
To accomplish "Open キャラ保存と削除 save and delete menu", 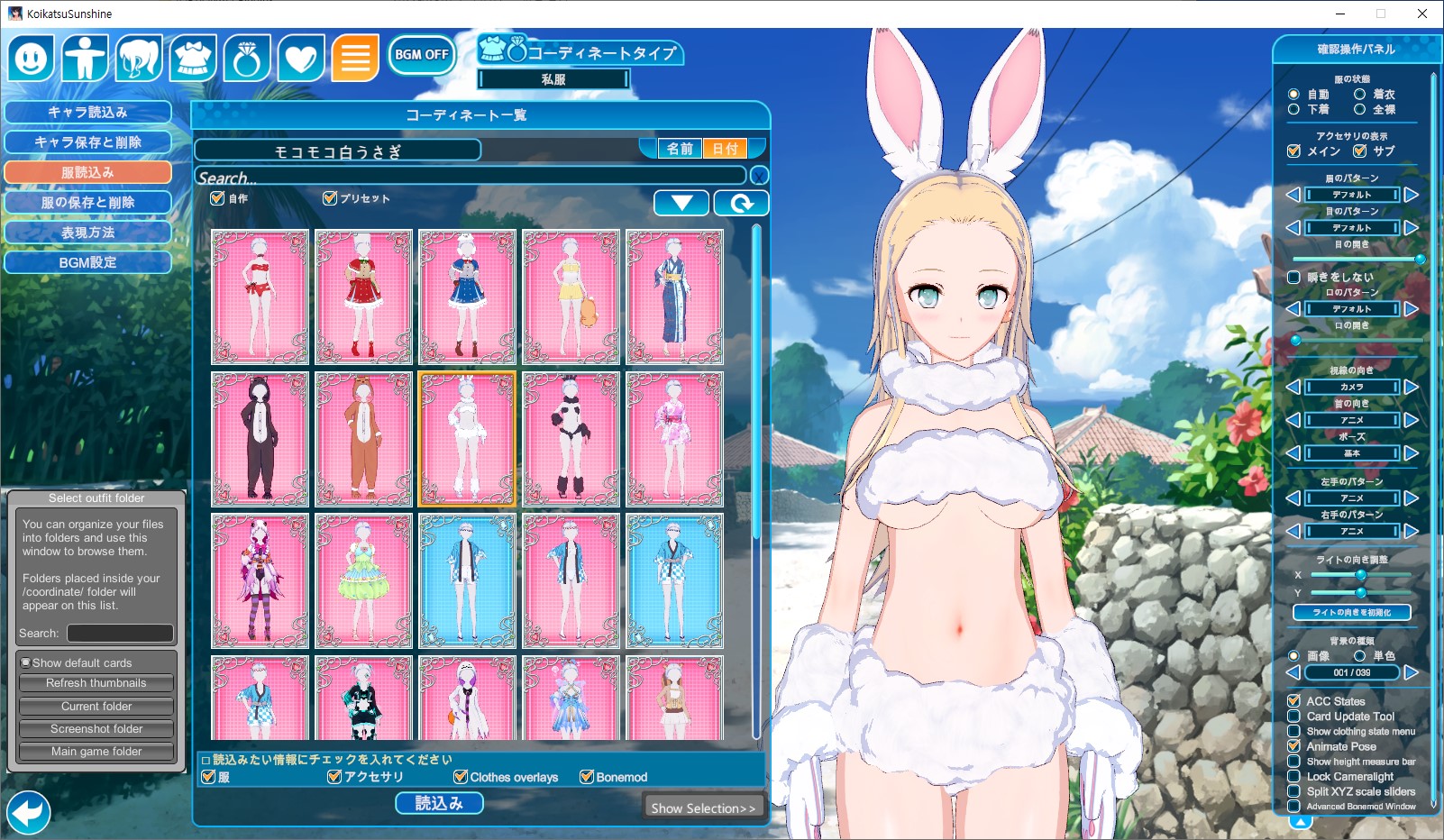I will [87, 142].
